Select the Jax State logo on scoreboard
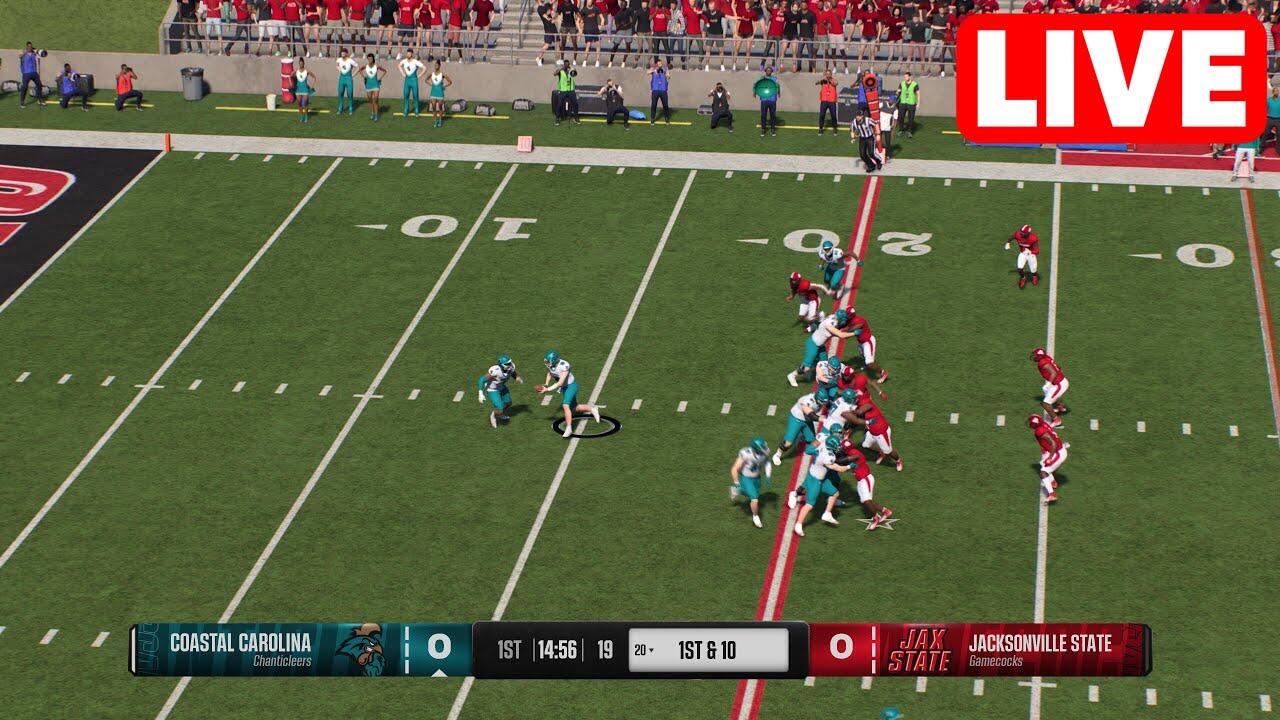Image resolution: width=1280 pixels, height=720 pixels. 919,649
